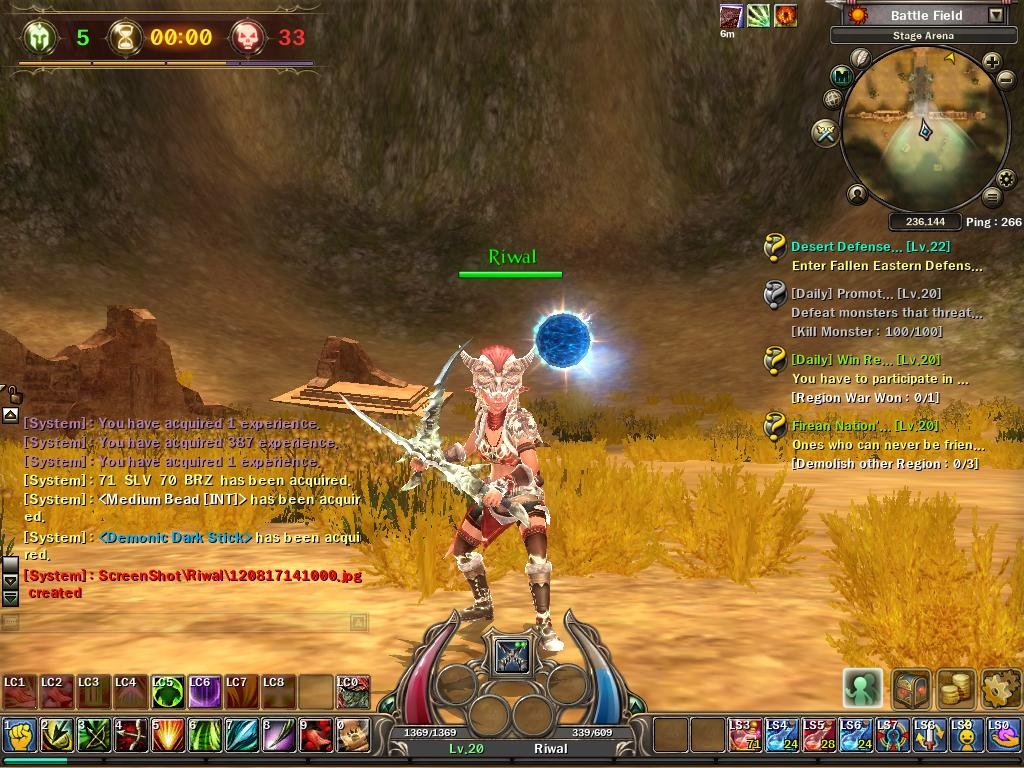This screenshot has width=1024, height=768.
Task: Click the crossed swords button beside minimap
Action: (x=825, y=133)
